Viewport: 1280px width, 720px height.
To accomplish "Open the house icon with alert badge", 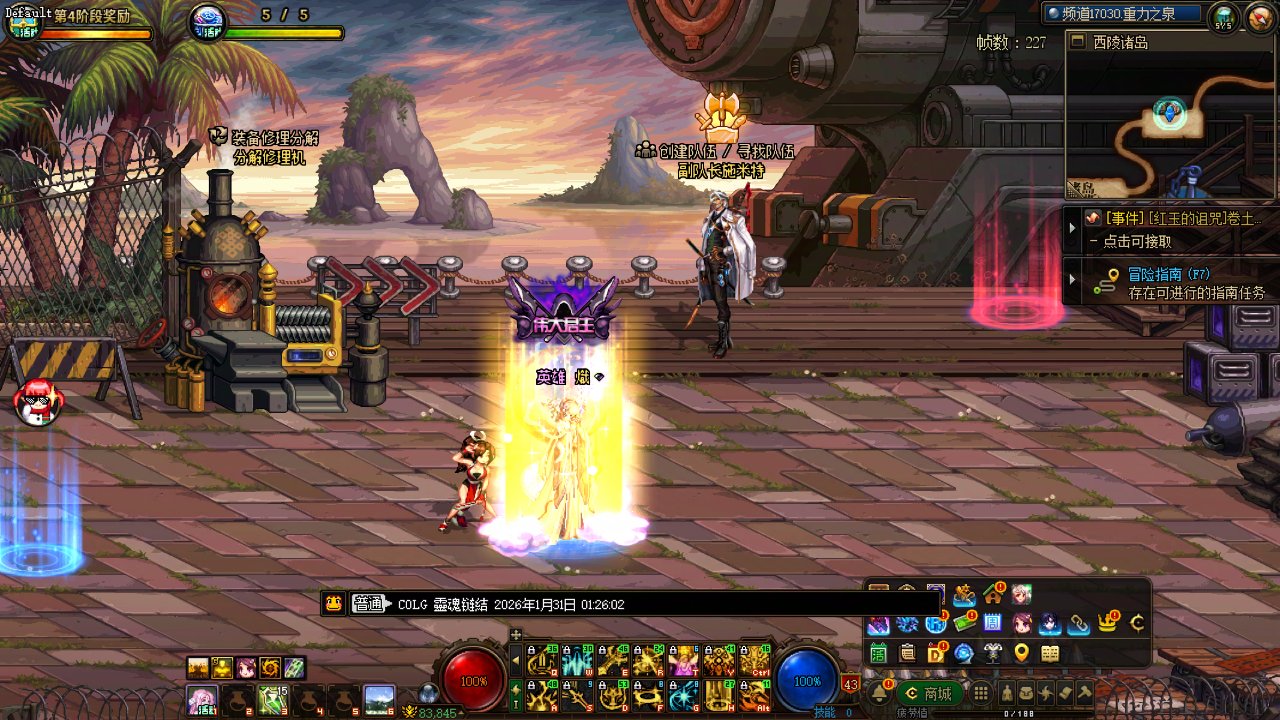I will (x=993, y=595).
